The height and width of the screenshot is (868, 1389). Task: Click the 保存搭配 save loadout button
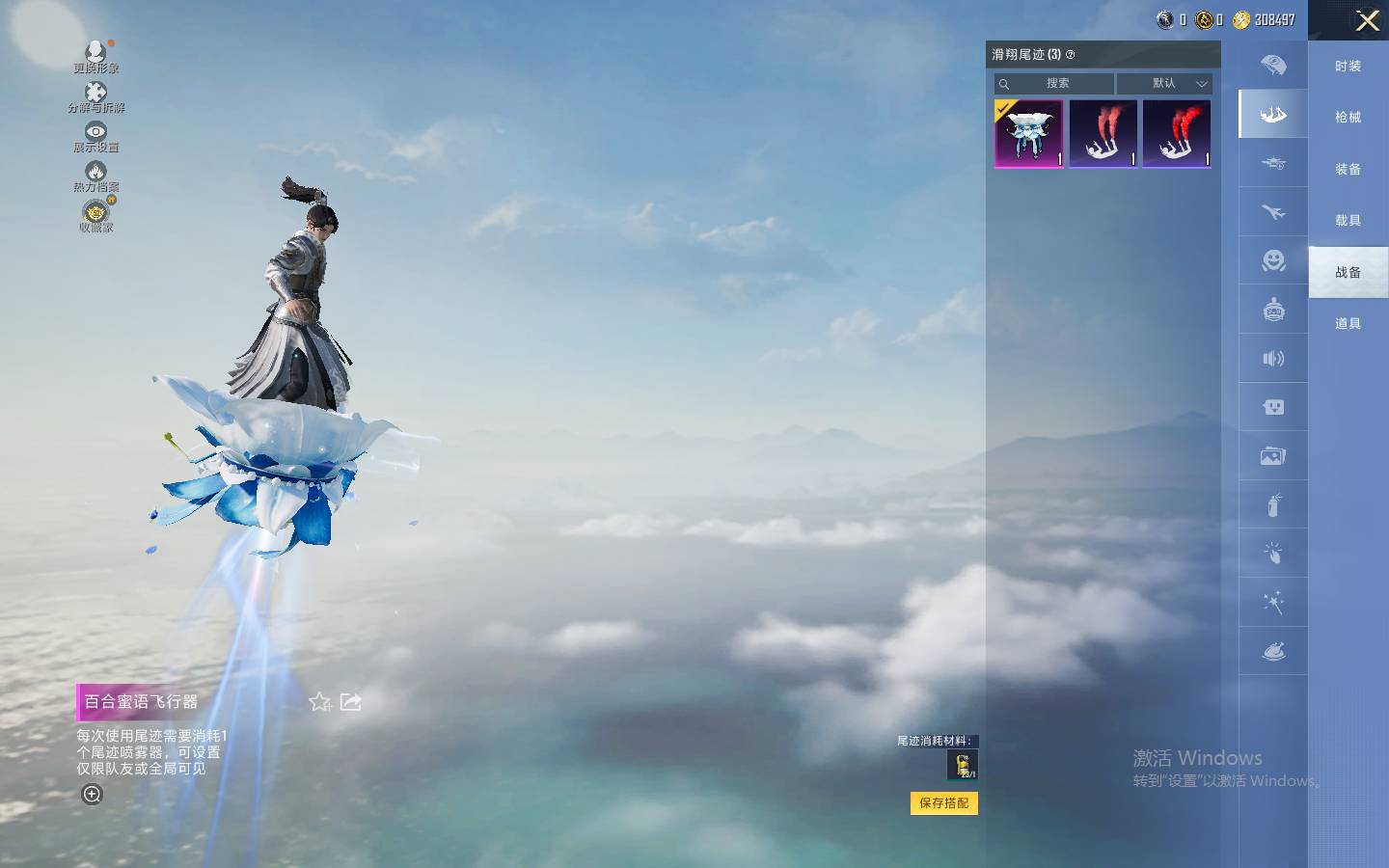[943, 802]
